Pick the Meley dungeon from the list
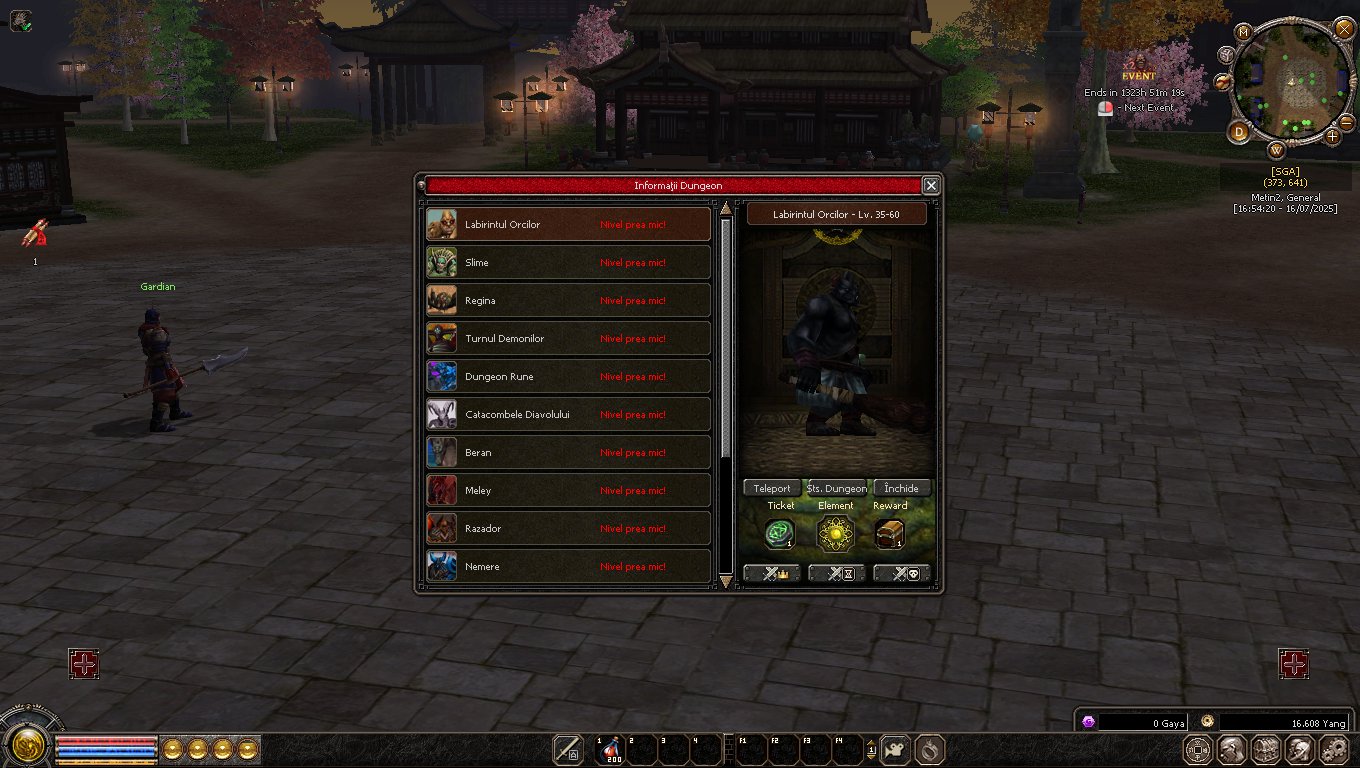This screenshot has height=768, width=1360. click(x=568, y=490)
